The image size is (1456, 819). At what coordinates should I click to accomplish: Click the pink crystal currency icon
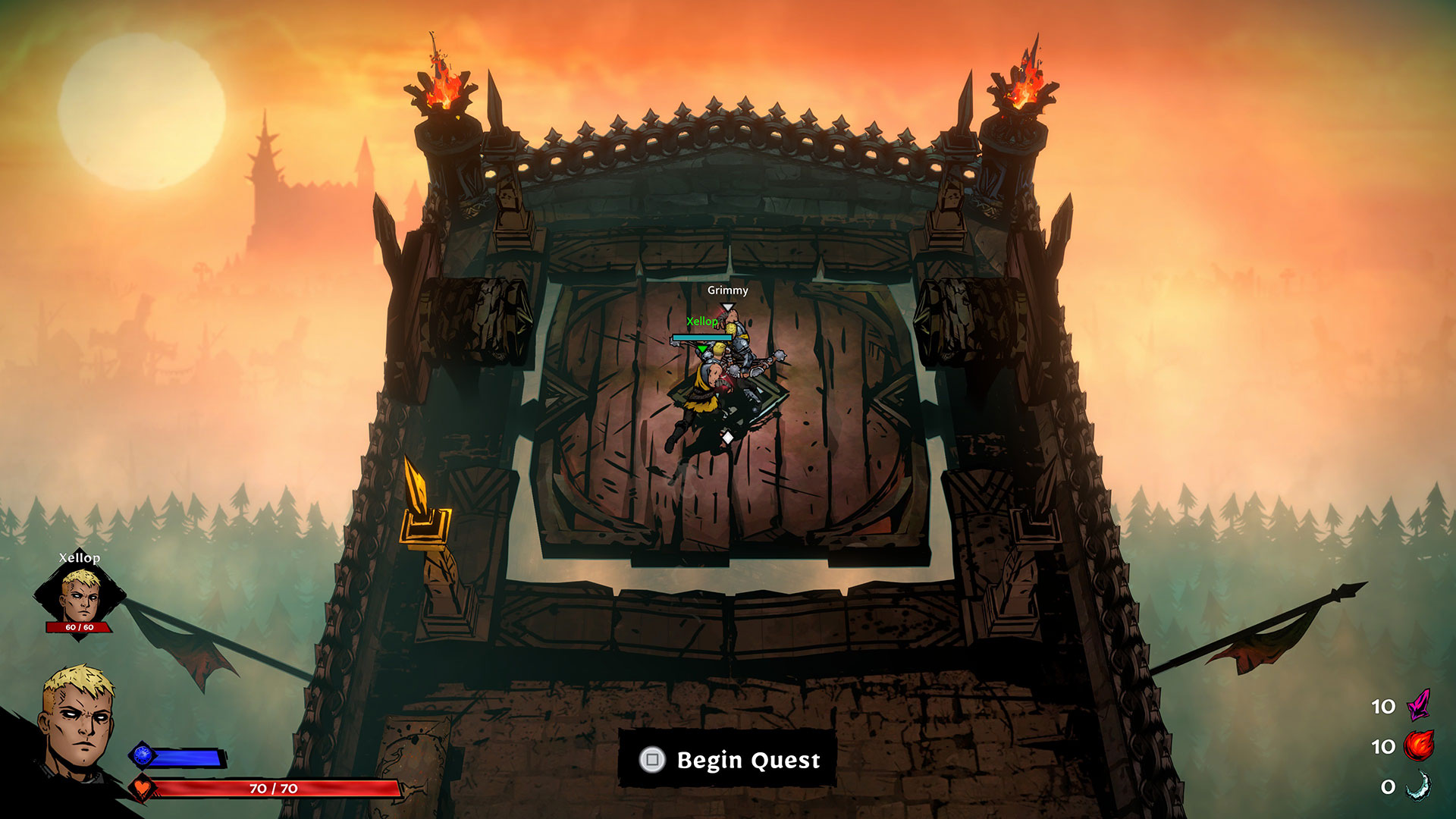(x=1418, y=704)
